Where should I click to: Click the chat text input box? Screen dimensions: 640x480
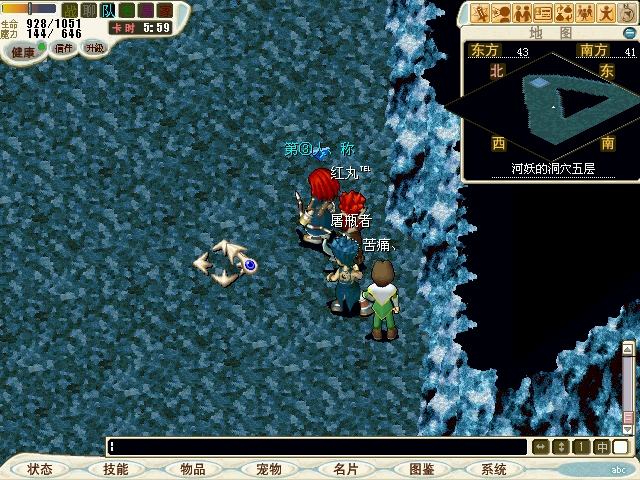tap(318, 447)
